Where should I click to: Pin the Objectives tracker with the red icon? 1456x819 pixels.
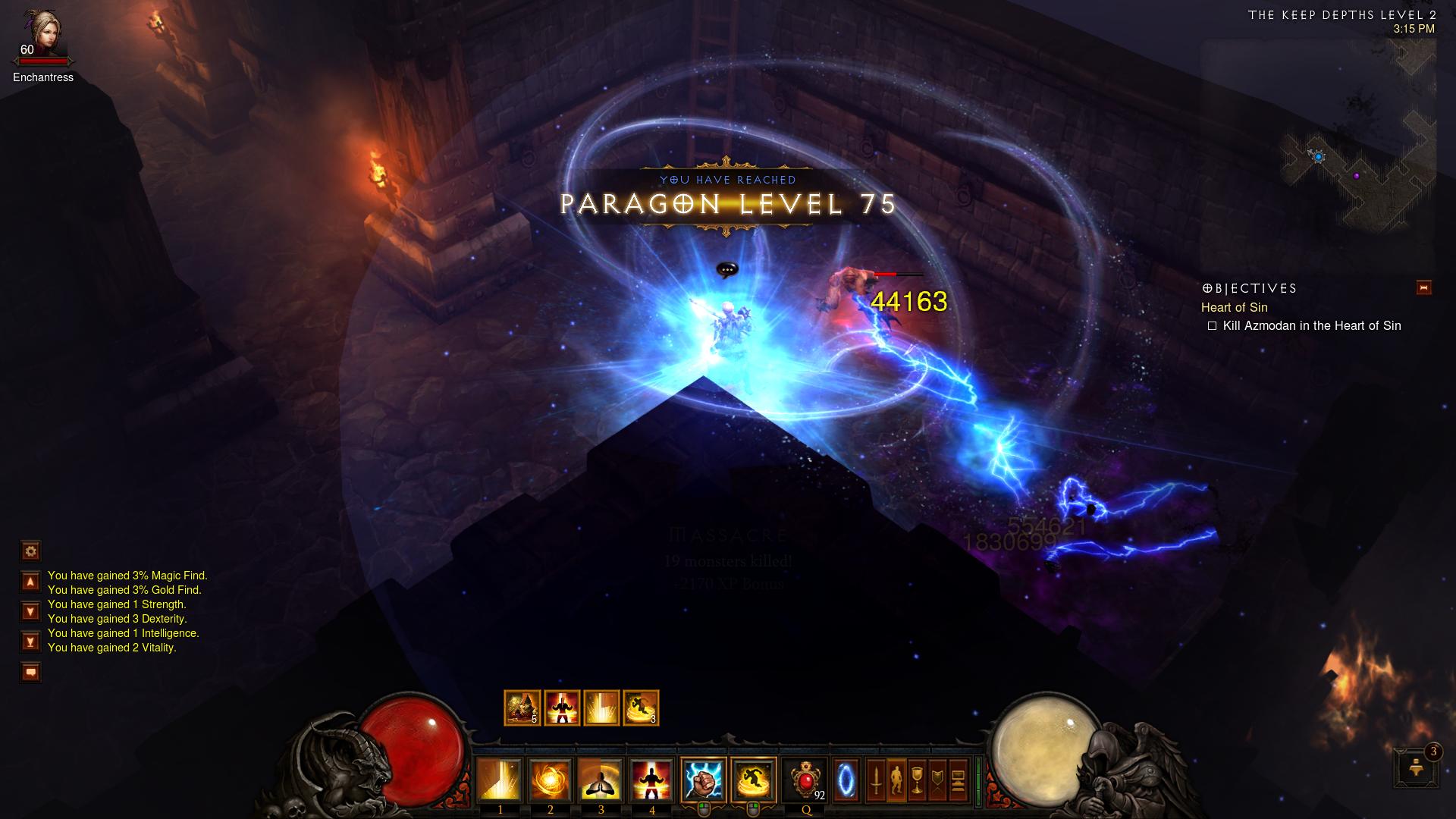tap(1424, 287)
